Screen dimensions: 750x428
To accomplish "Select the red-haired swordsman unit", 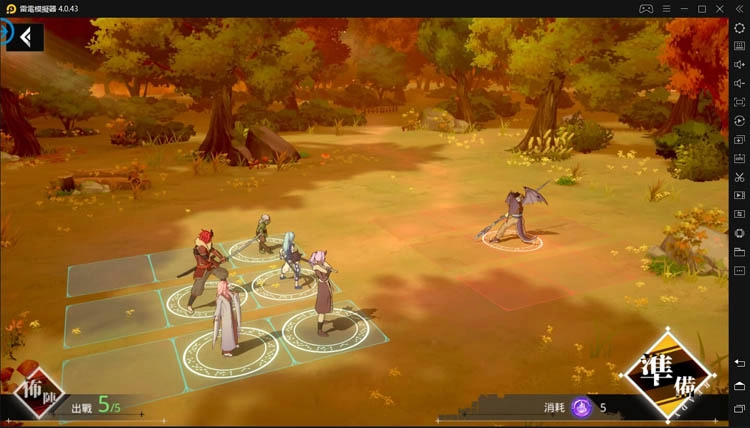I will pos(206,270).
